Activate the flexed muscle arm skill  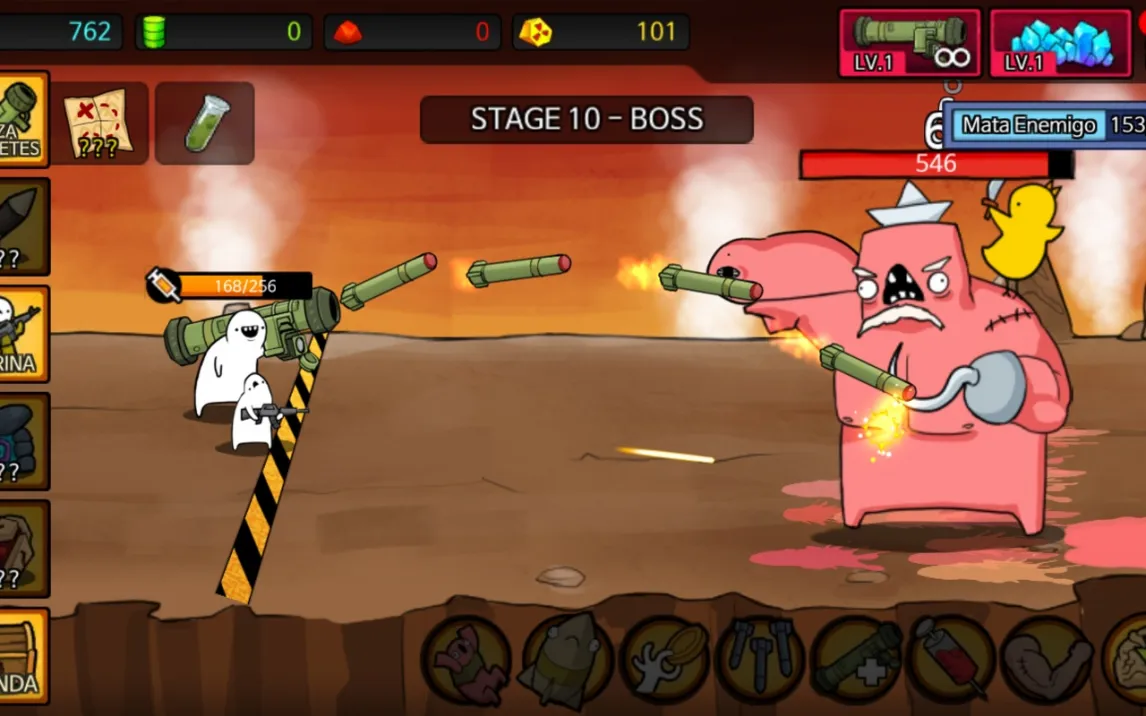[x=1046, y=662]
